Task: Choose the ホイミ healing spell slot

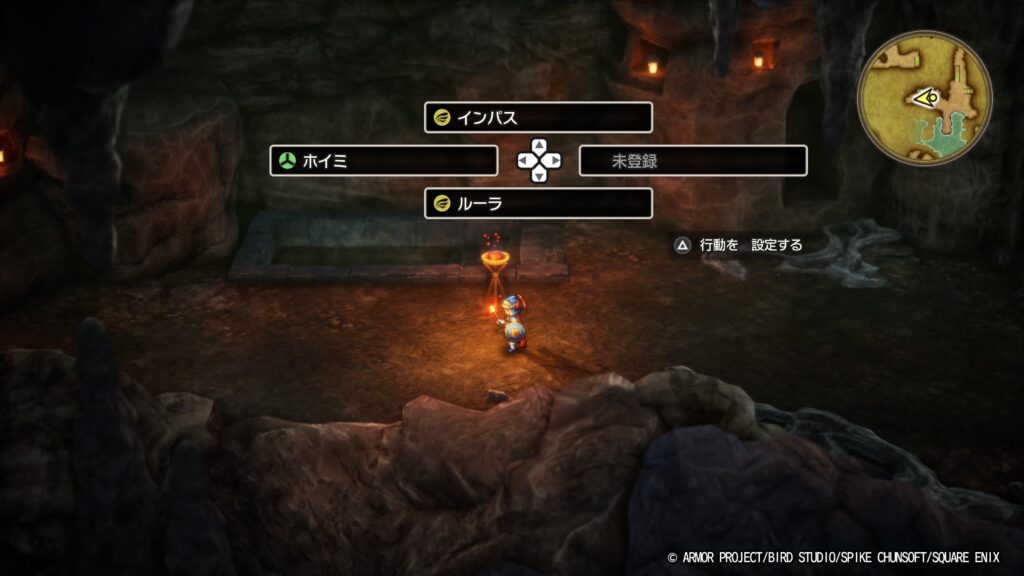Action: pyautogui.click(x=384, y=161)
